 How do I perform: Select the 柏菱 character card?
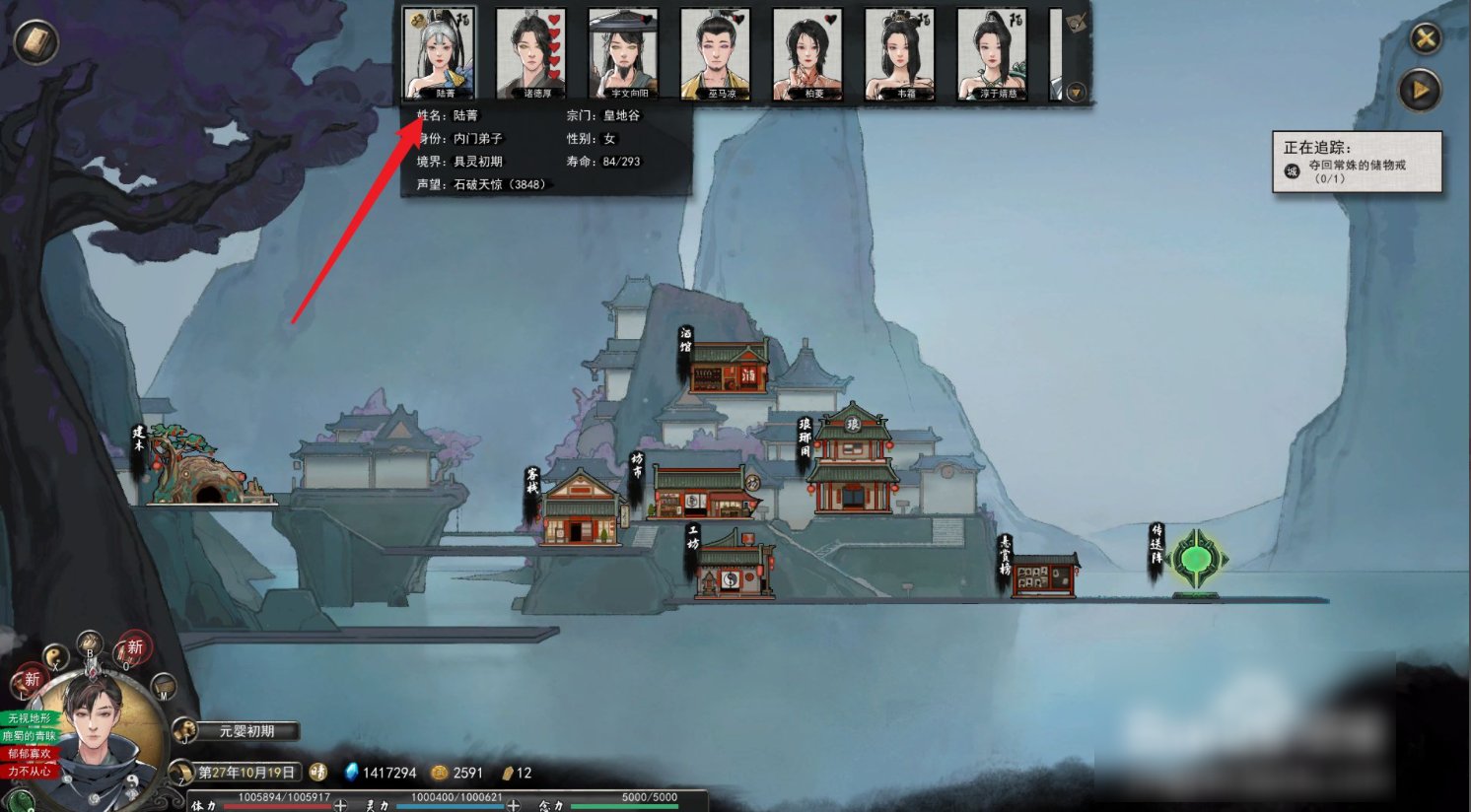807,53
